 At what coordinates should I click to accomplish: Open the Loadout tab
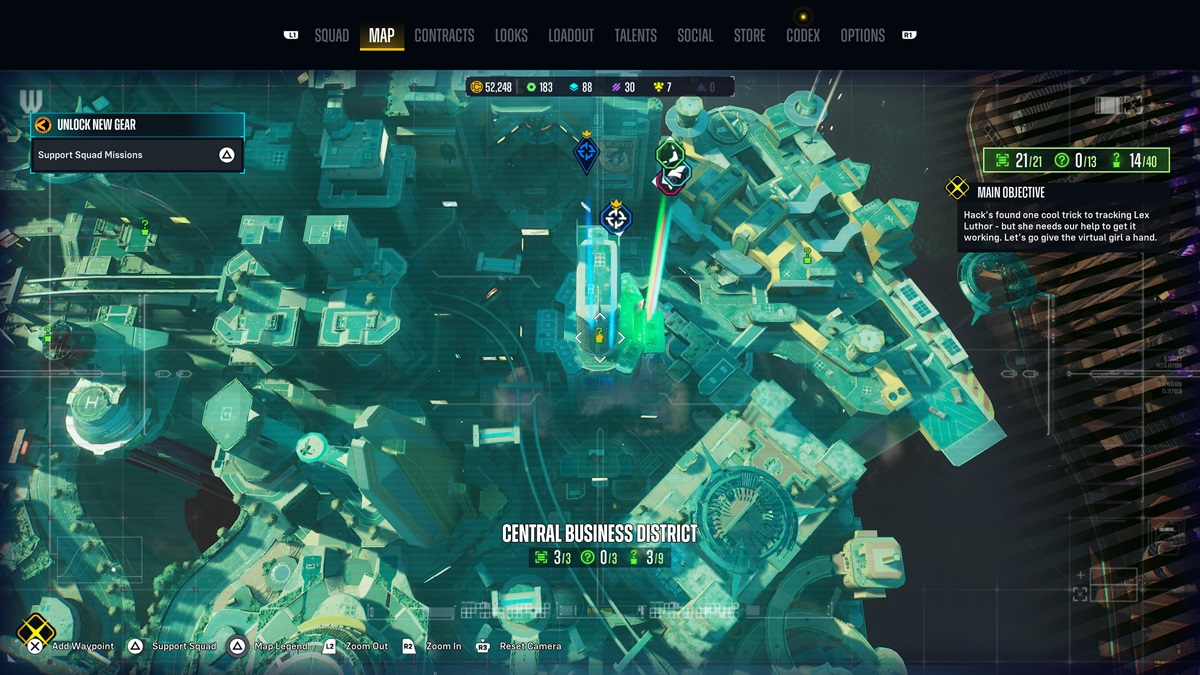pos(571,36)
